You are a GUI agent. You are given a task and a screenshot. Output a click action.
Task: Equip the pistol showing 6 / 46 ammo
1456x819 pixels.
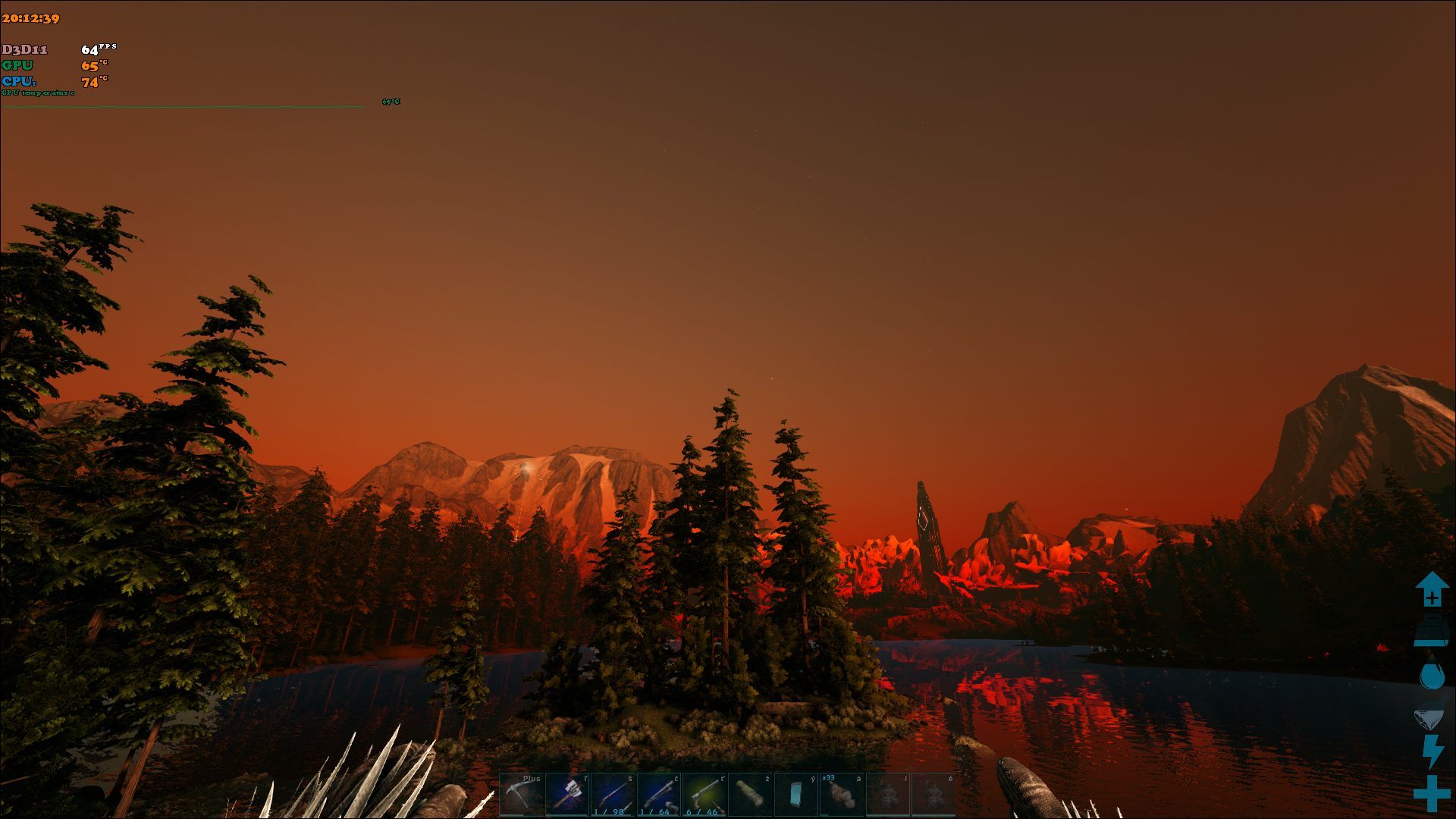pos(704,795)
